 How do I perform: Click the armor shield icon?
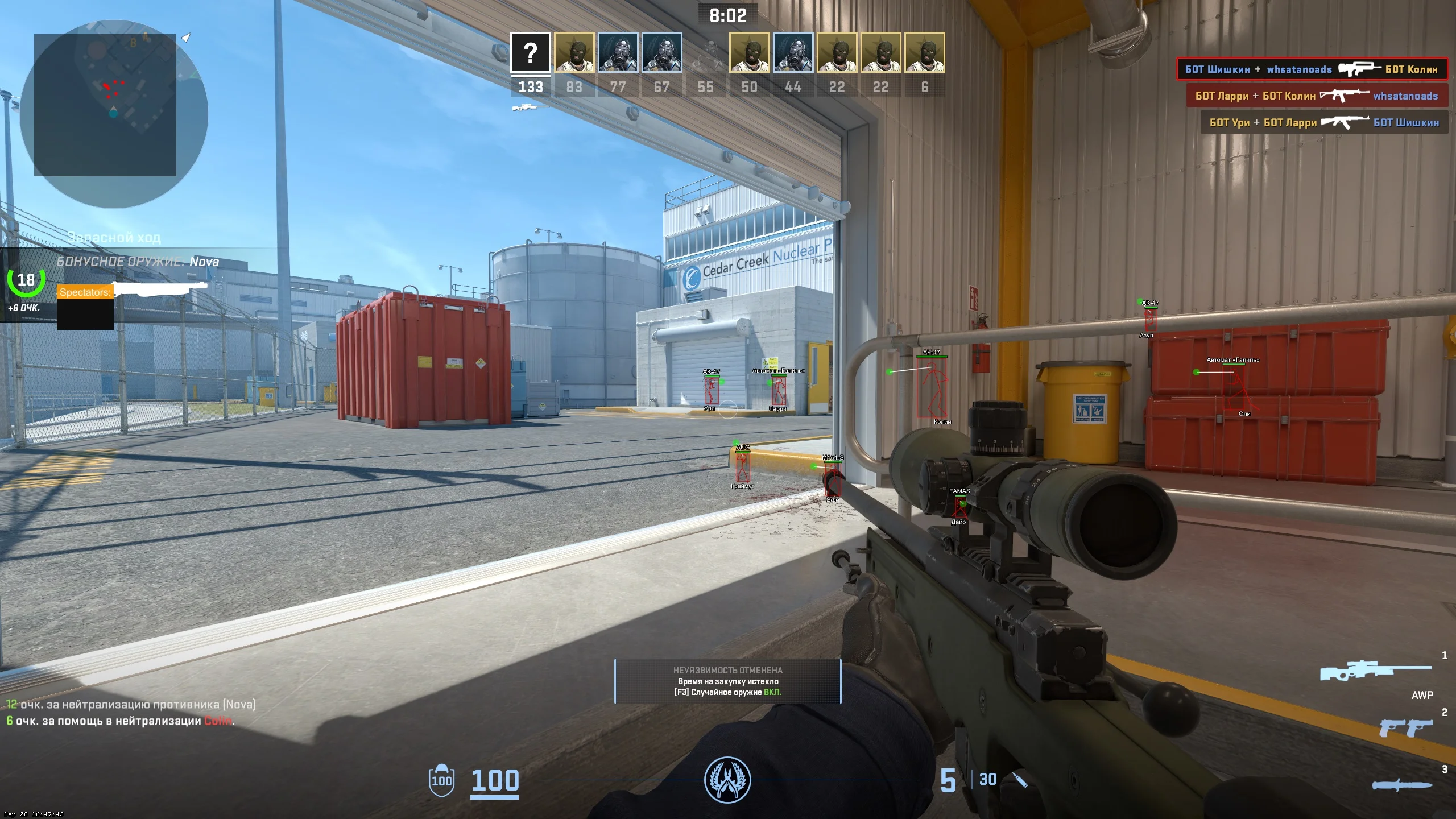tap(441, 780)
